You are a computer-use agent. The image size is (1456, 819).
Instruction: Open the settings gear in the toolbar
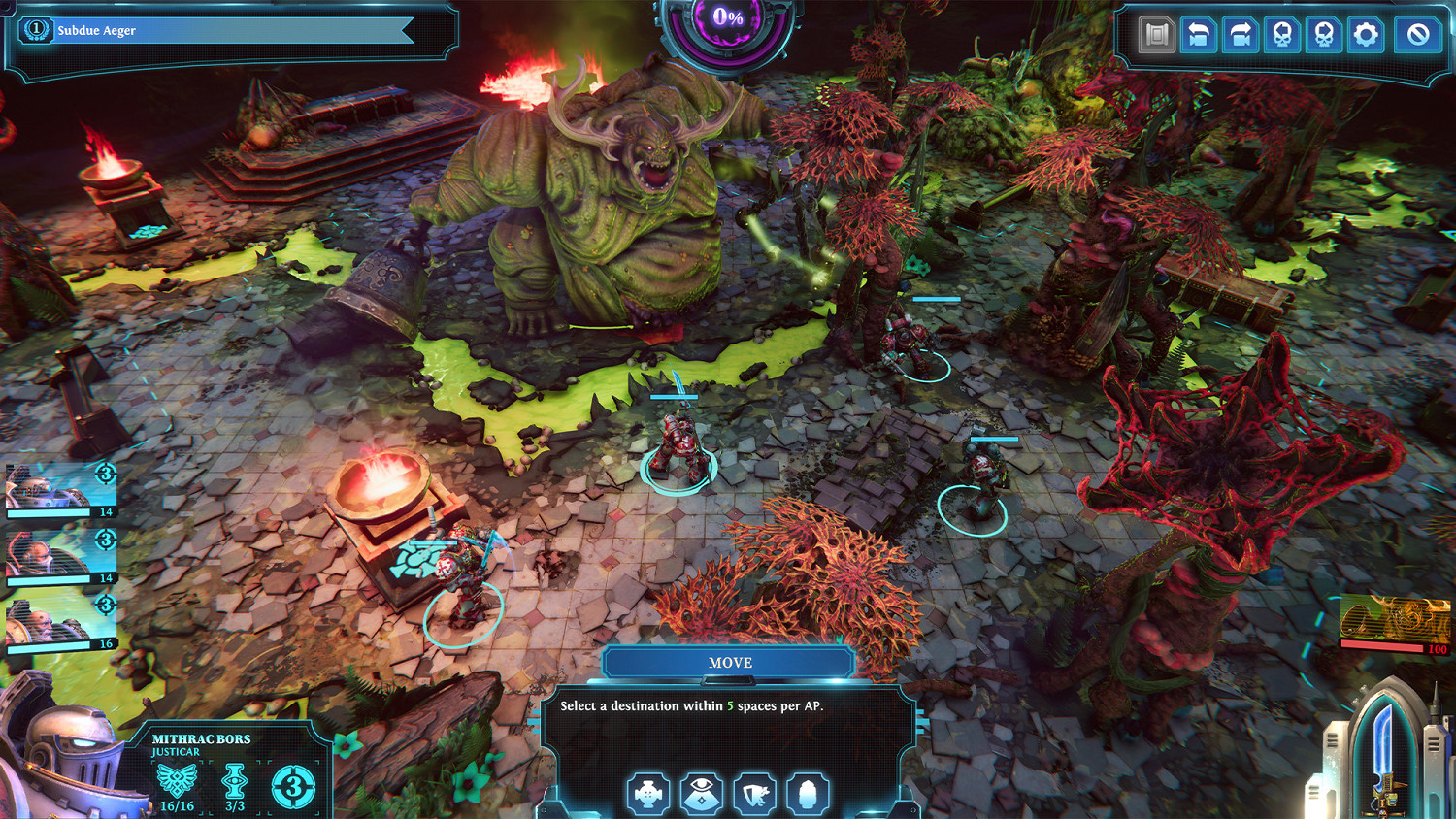pyautogui.click(x=1368, y=34)
